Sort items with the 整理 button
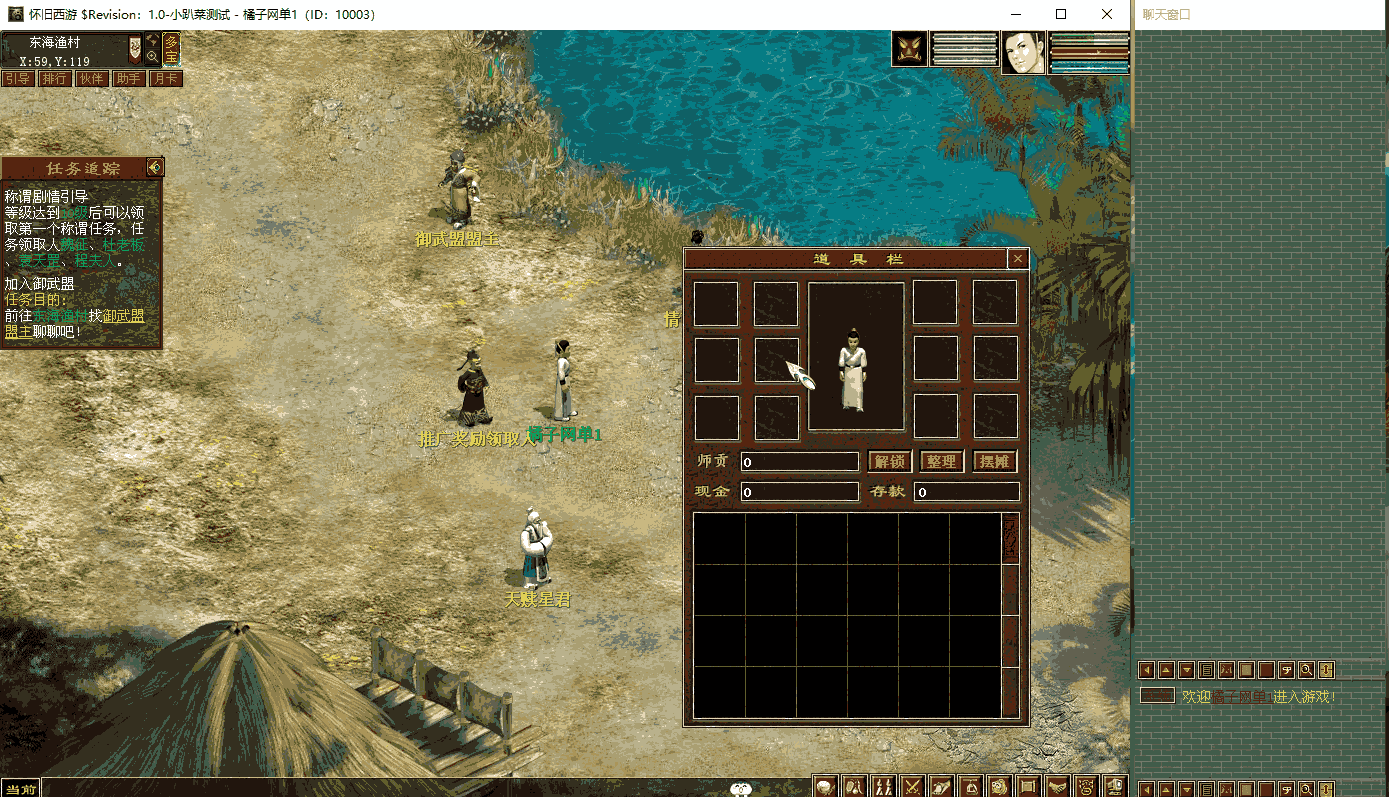This screenshot has width=1389, height=797. (x=942, y=462)
